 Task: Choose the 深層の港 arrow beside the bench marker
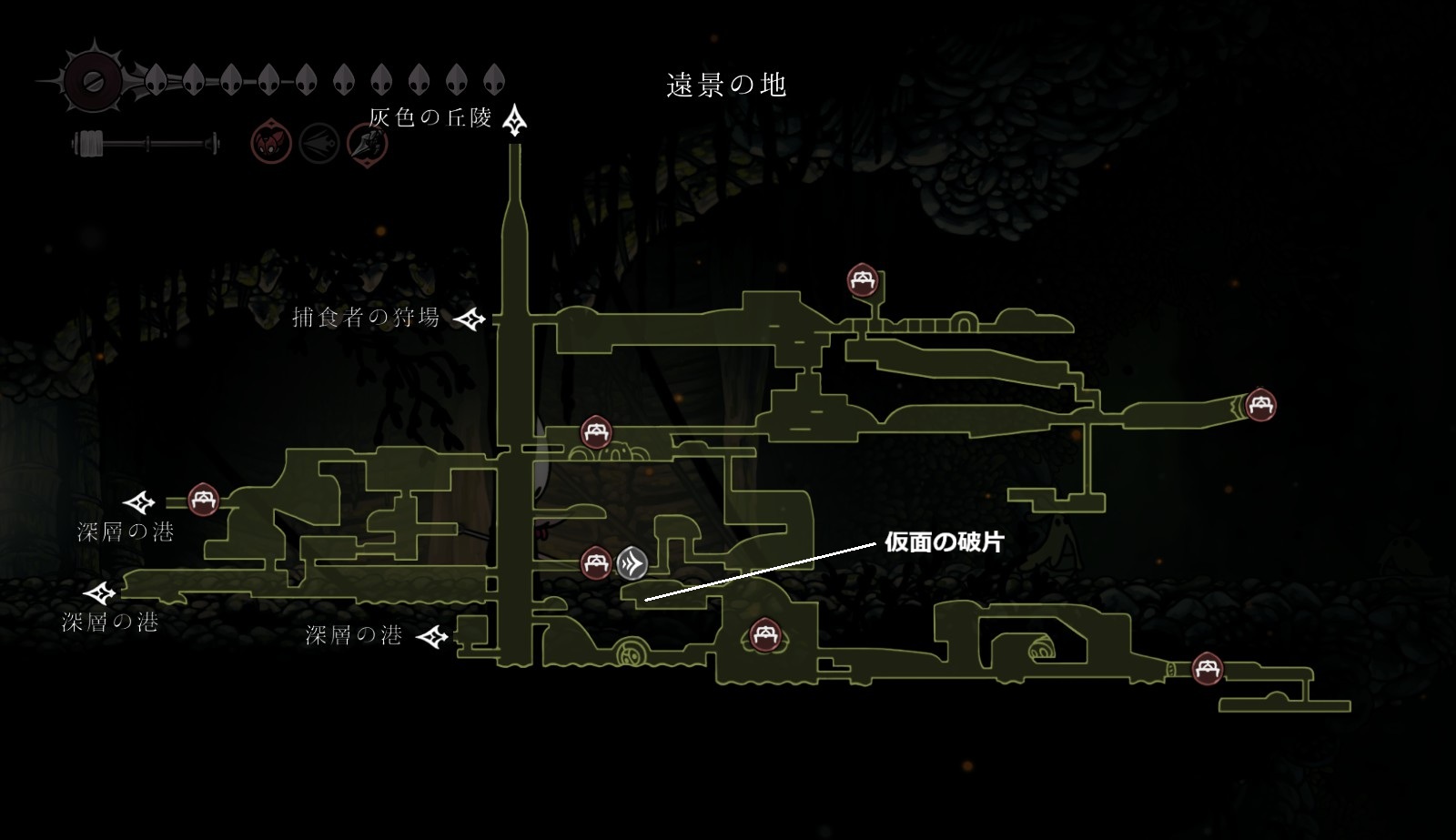tap(140, 501)
